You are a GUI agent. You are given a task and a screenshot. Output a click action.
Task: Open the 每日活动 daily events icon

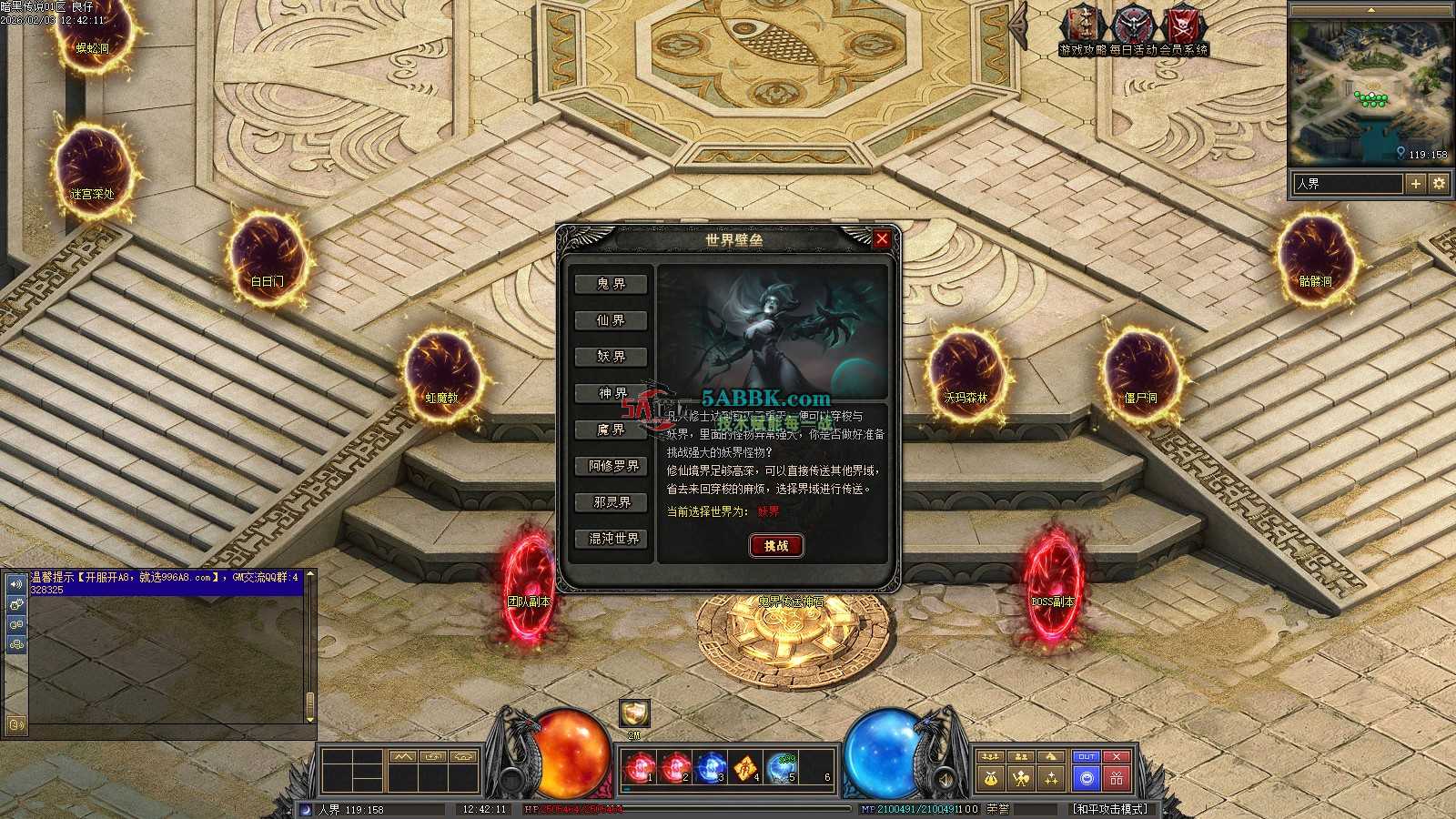[1134, 27]
